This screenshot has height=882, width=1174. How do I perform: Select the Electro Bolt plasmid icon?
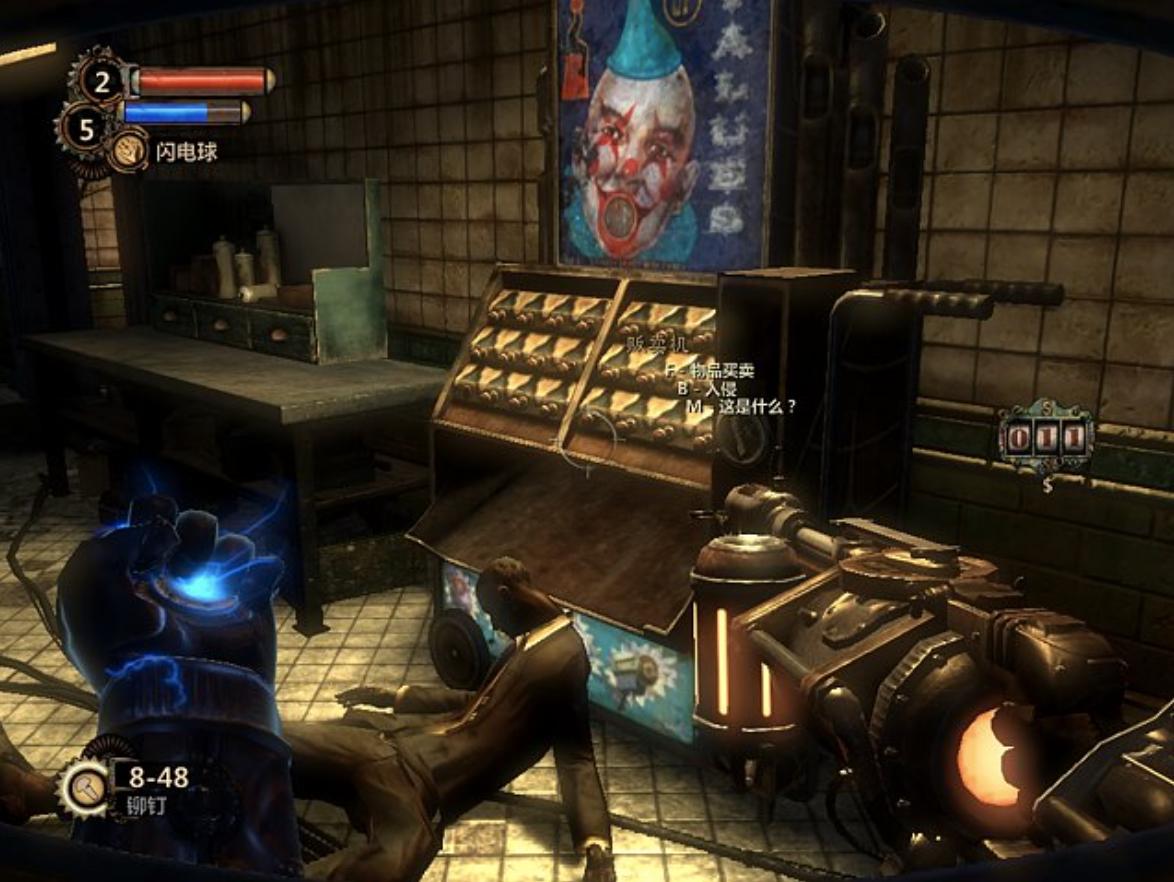(x=128, y=152)
